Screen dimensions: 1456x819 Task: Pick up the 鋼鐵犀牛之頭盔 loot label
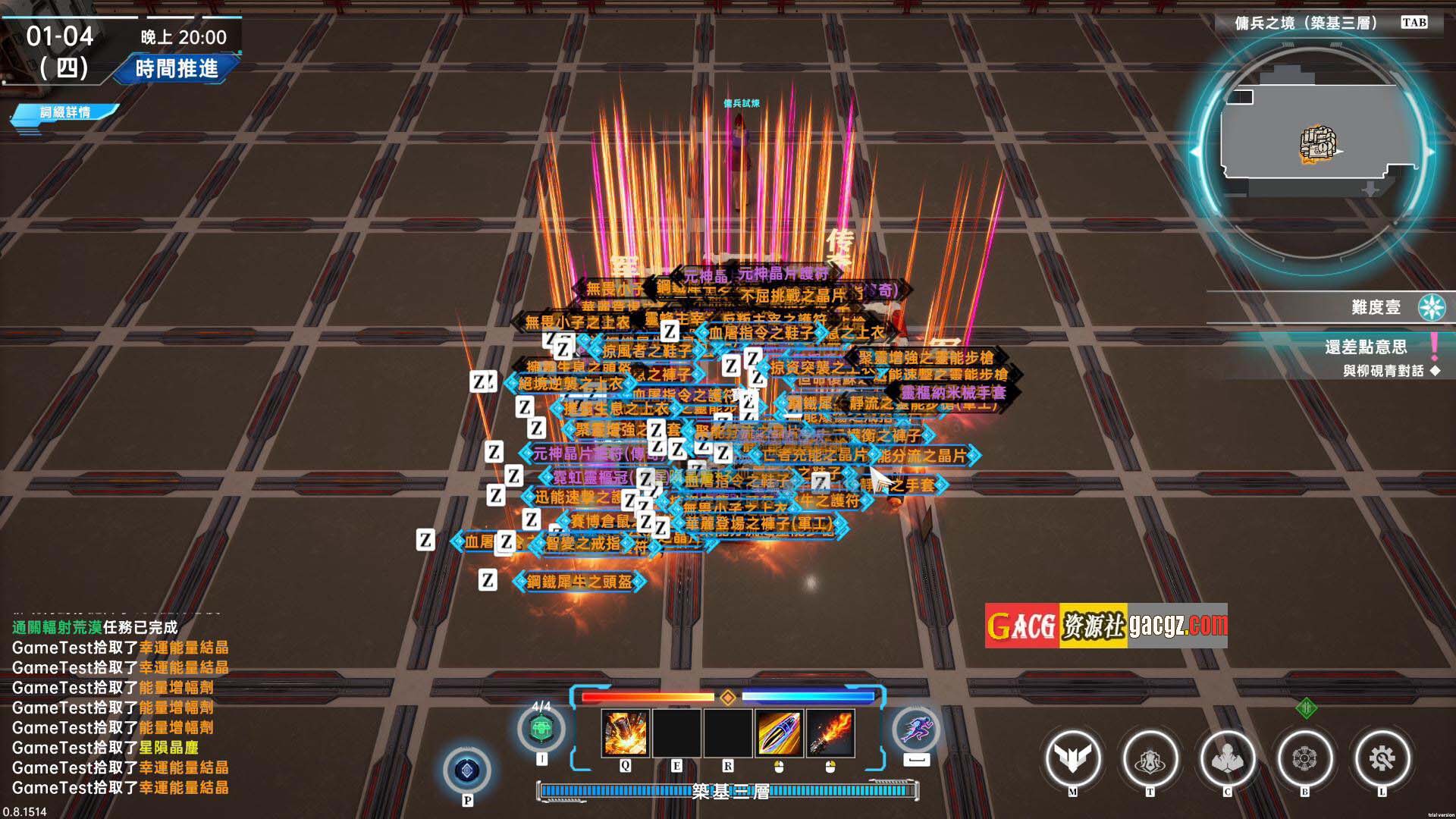click(579, 582)
